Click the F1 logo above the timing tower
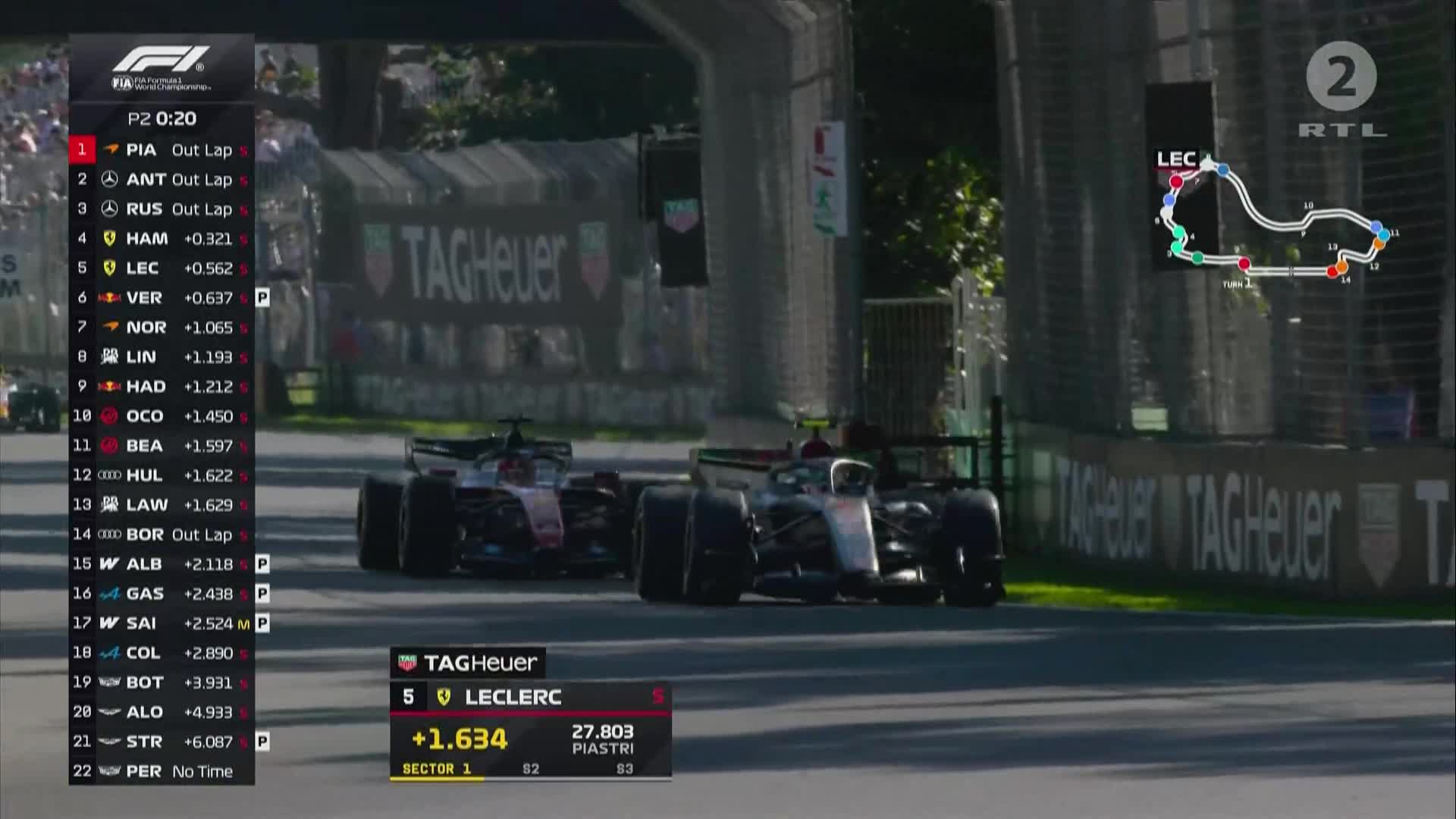Viewport: 1456px width, 819px height. coord(162,67)
